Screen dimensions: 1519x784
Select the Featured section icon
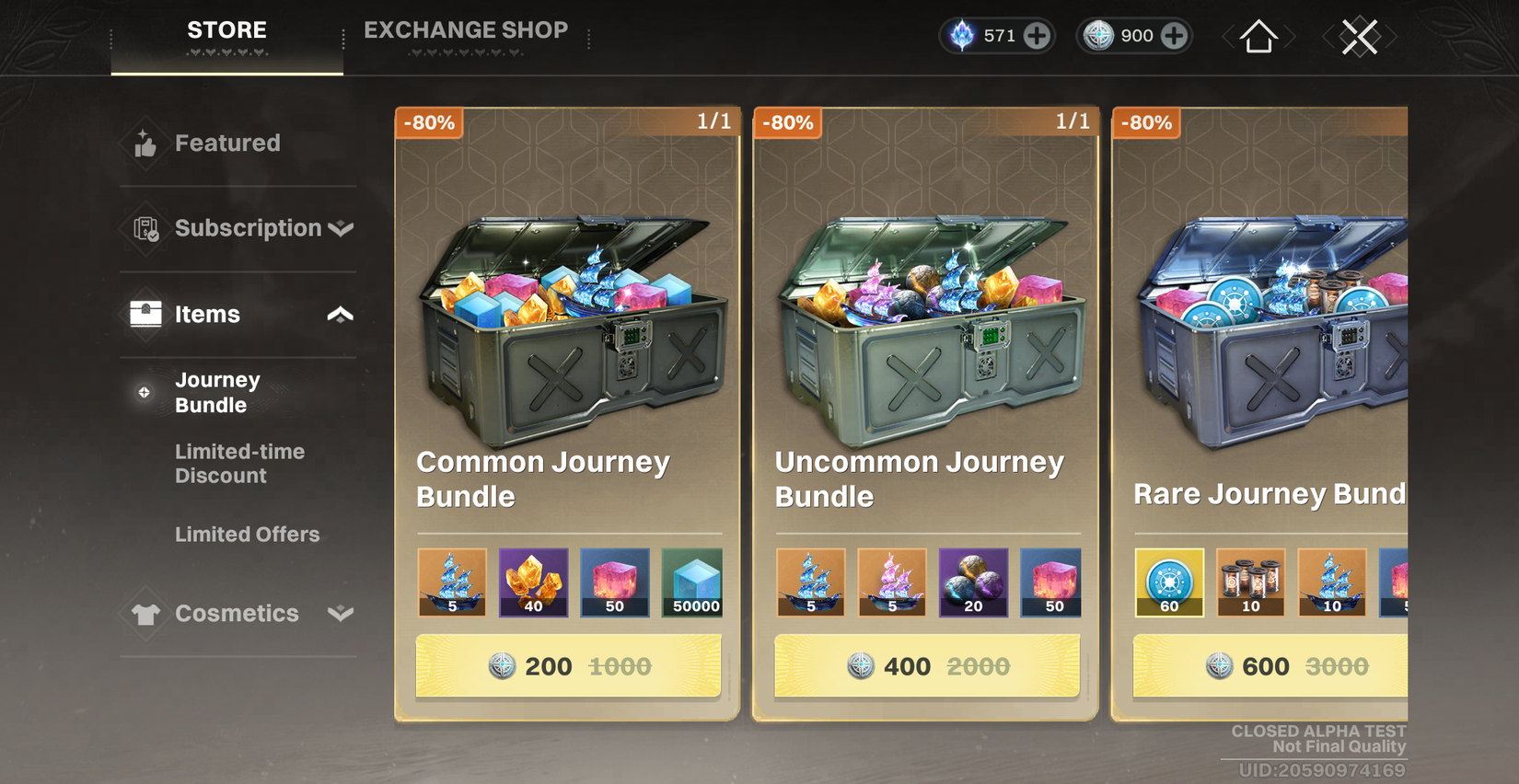click(x=145, y=144)
